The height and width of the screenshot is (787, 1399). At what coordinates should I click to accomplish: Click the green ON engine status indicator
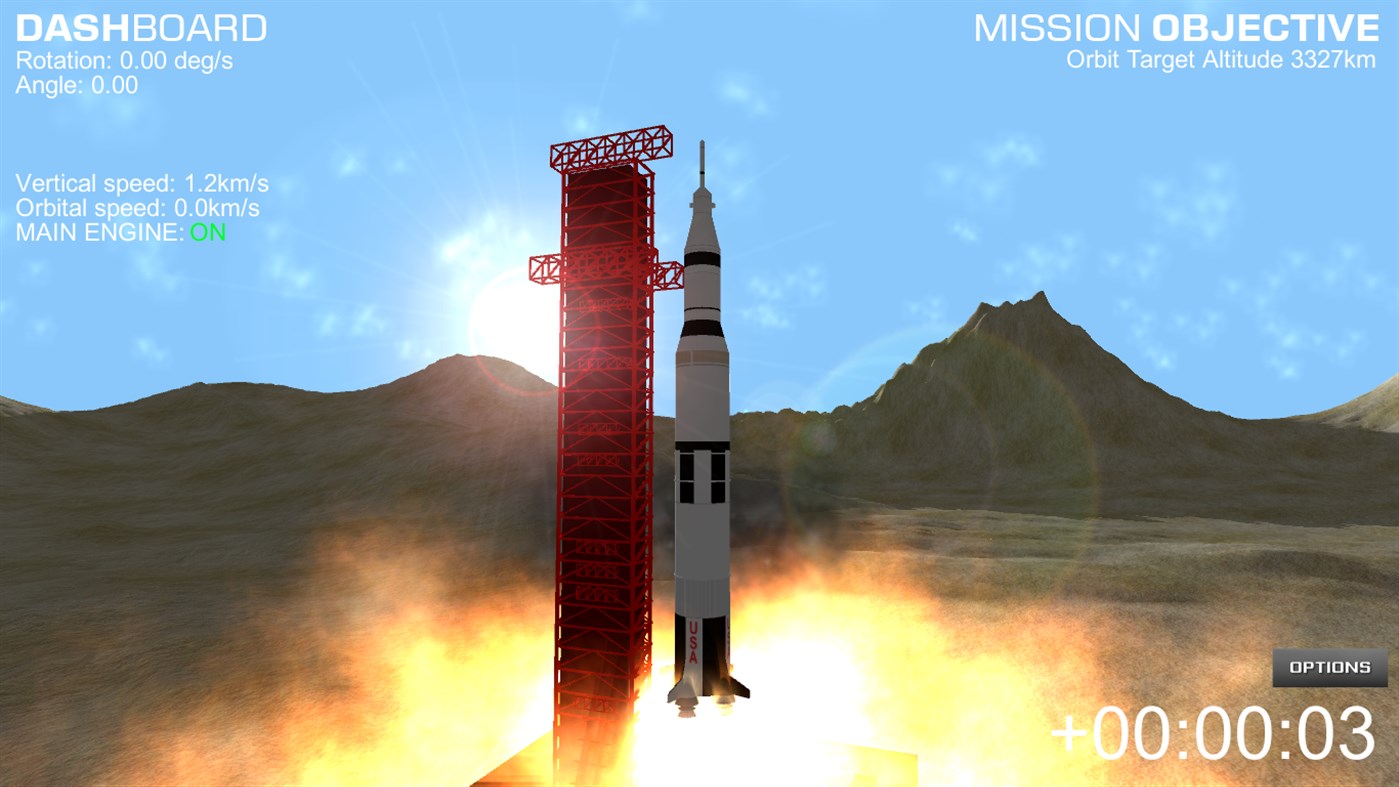(x=208, y=232)
